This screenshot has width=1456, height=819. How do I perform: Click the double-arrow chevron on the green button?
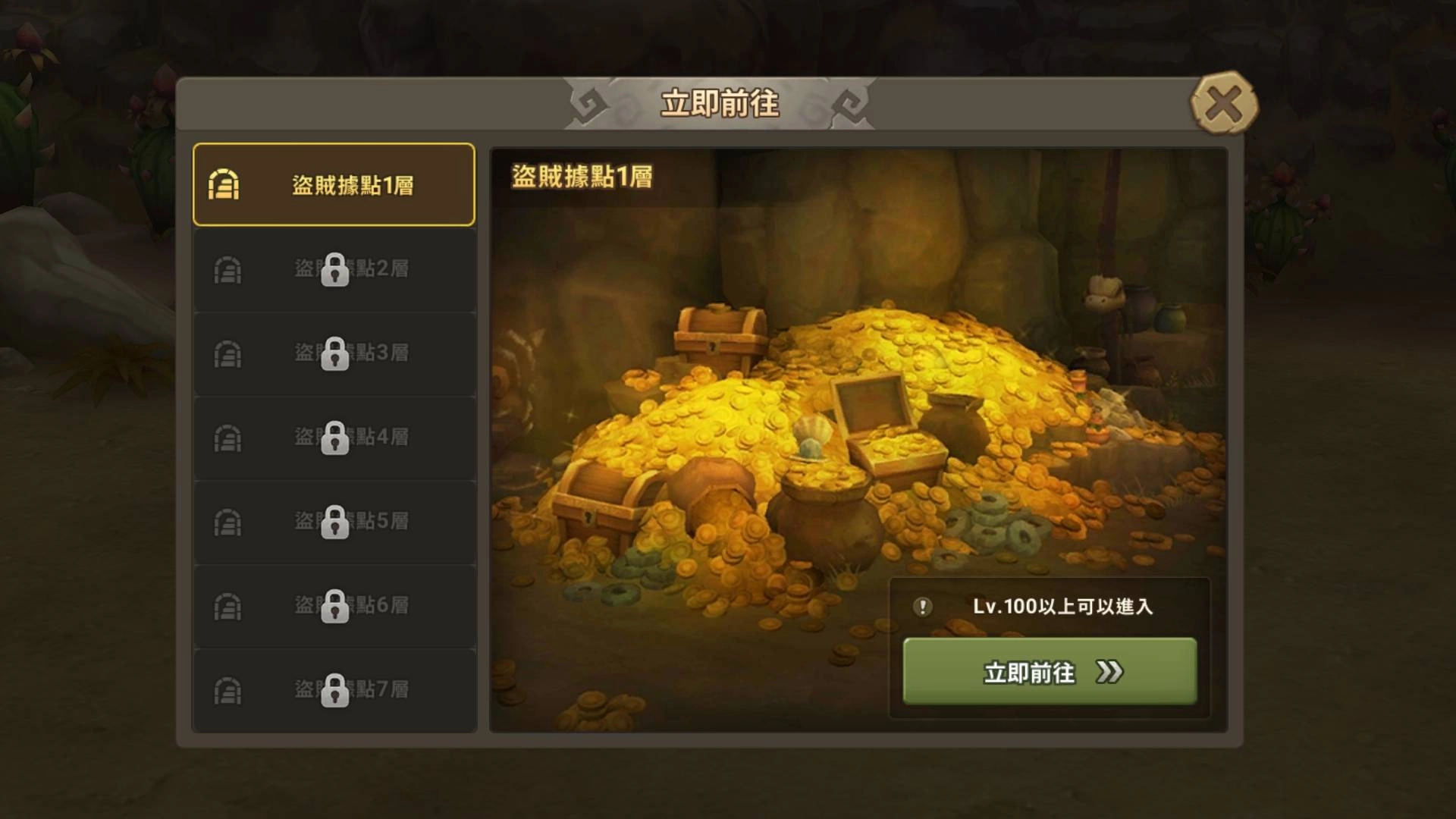[1110, 673]
